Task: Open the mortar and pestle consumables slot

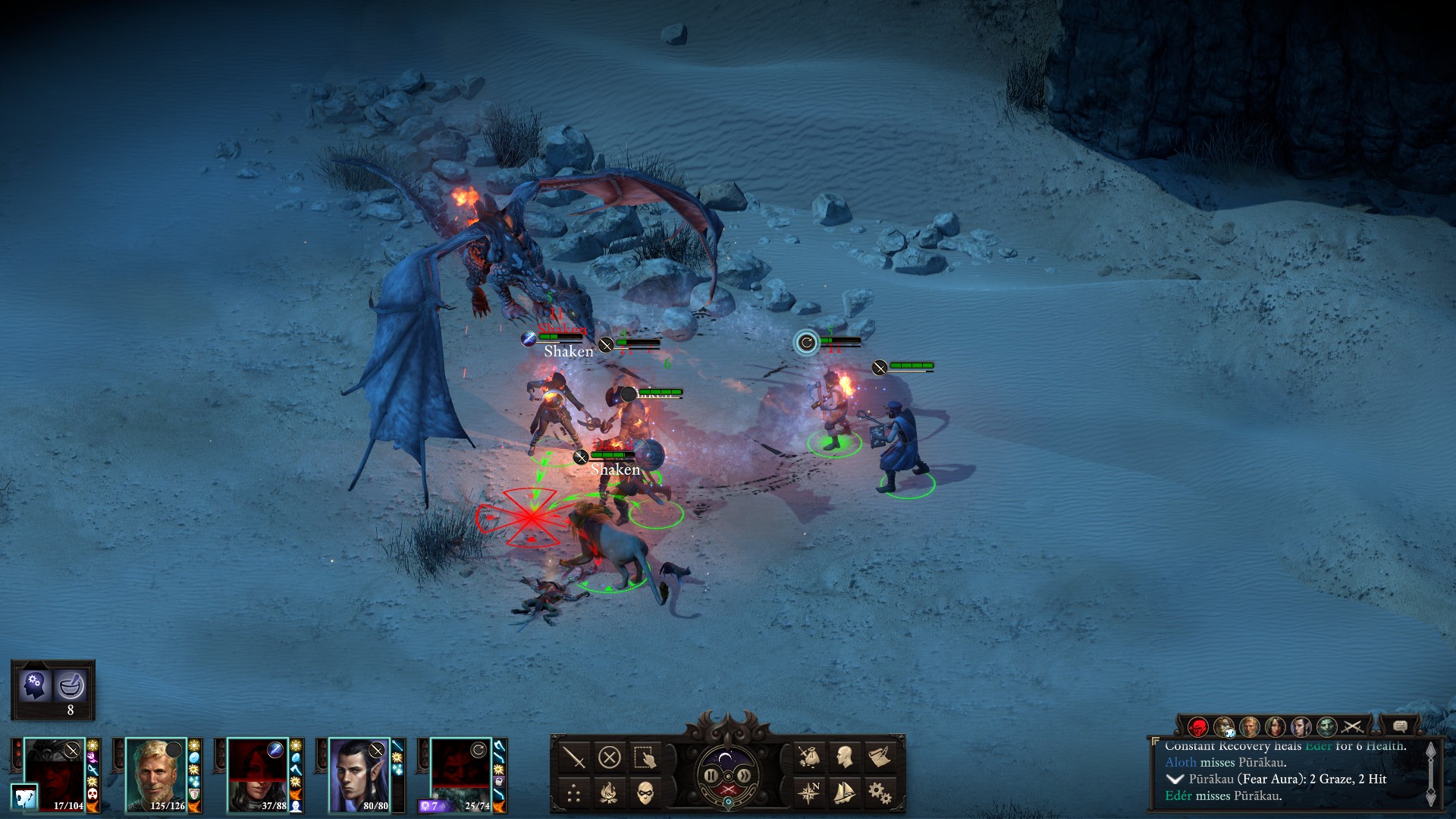Action: pyautogui.click(x=71, y=686)
